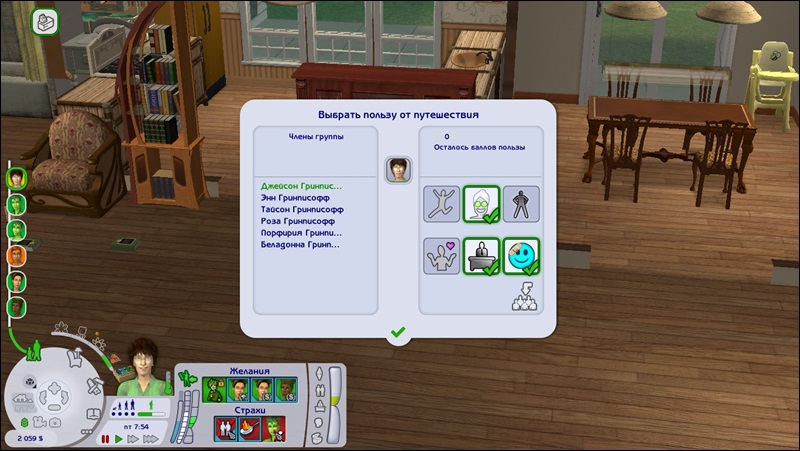Choose Тайсон Гринписофф from group members
This screenshot has height=451, width=800.
click(x=302, y=210)
